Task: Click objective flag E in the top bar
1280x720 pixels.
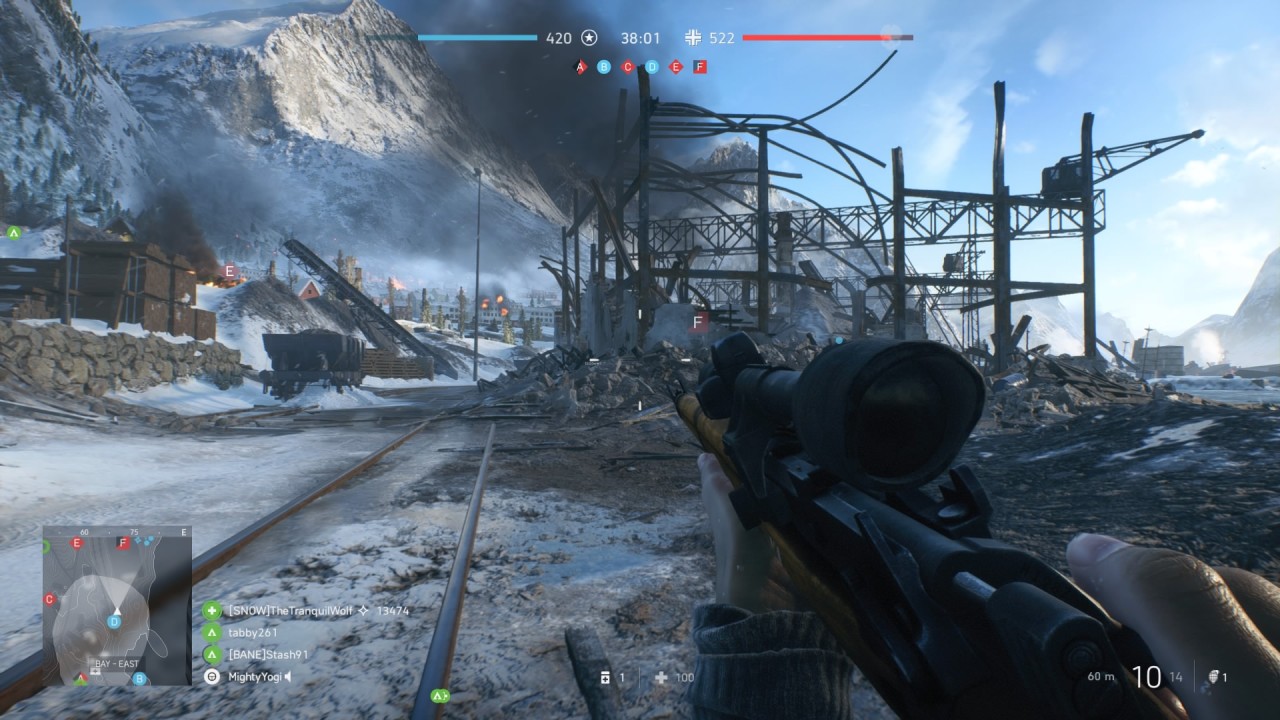Action: coord(676,67)
